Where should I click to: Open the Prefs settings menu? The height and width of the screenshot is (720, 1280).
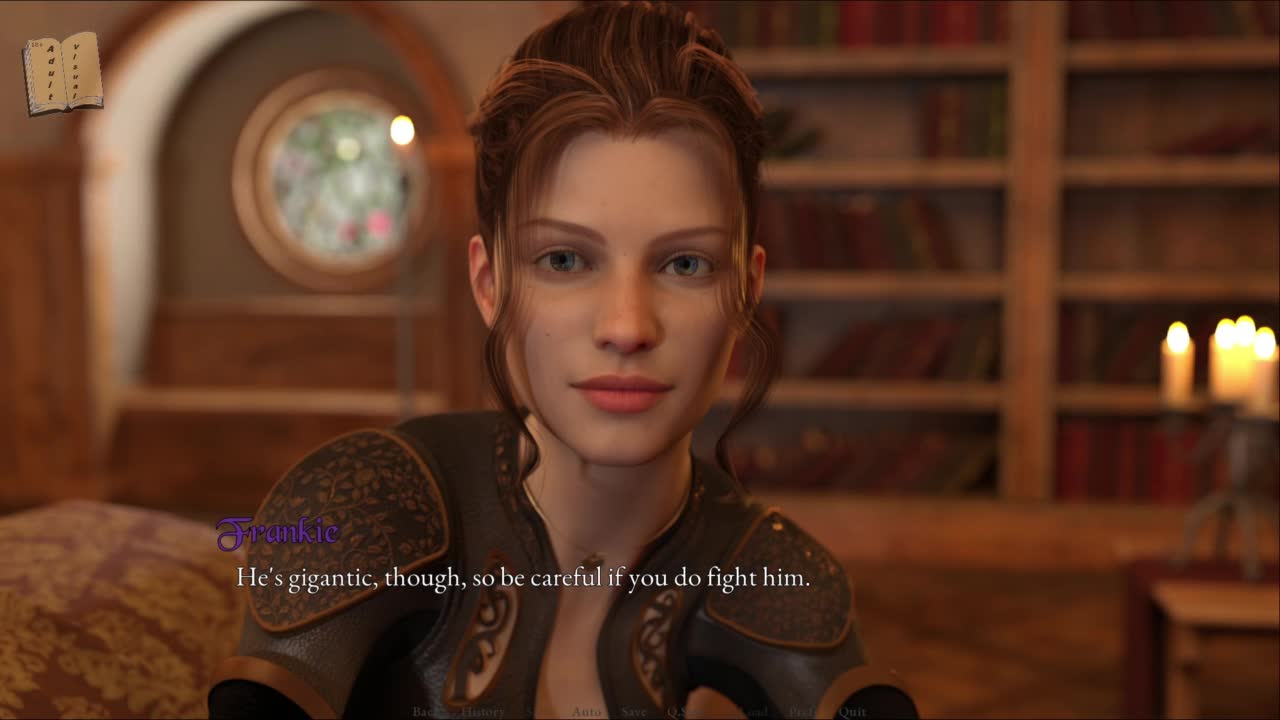pyautogui.click(x=805, y=712)
